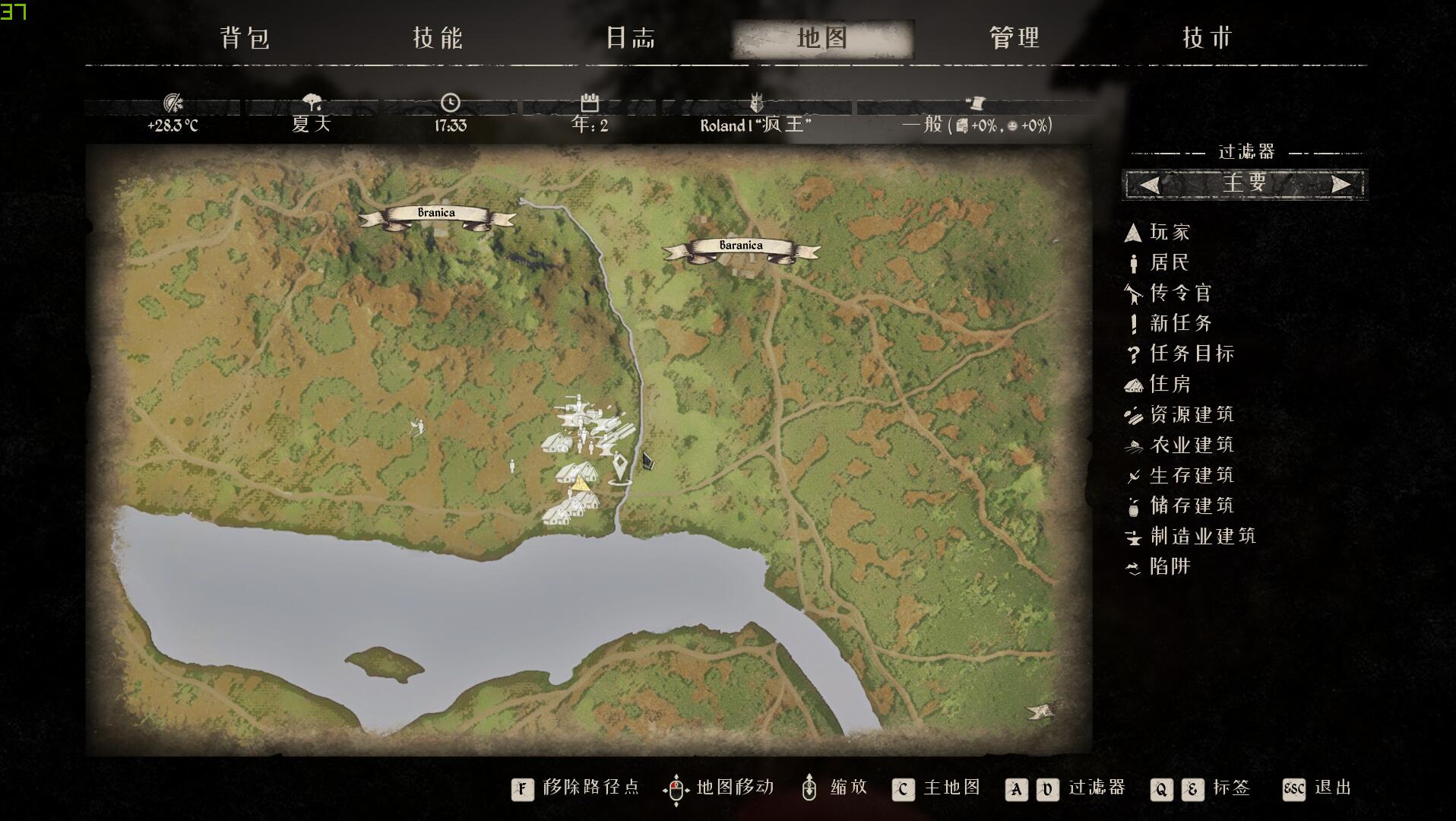Select the 地图 tab
1456x821 pixels.
click(822, 38)
